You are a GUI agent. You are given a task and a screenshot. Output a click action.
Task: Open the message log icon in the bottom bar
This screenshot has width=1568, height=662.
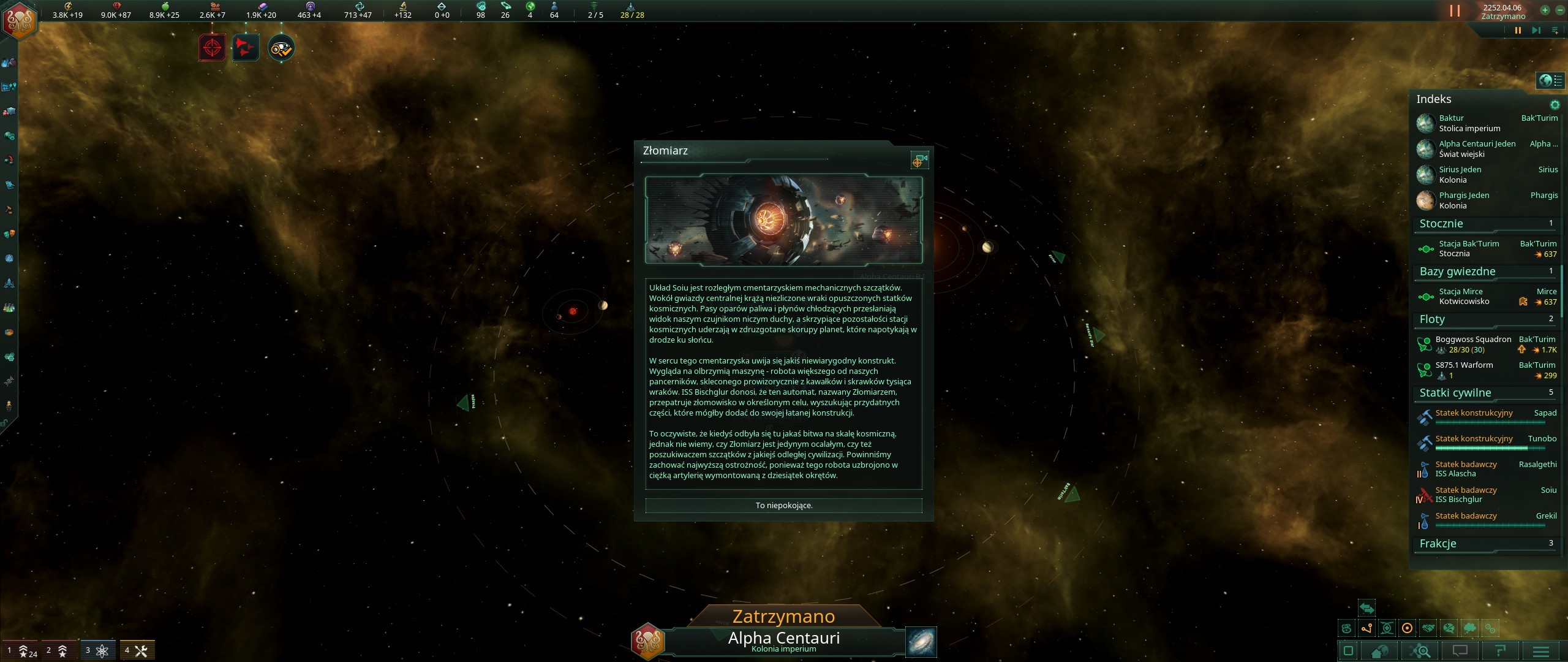click(x=1461, y=652)
